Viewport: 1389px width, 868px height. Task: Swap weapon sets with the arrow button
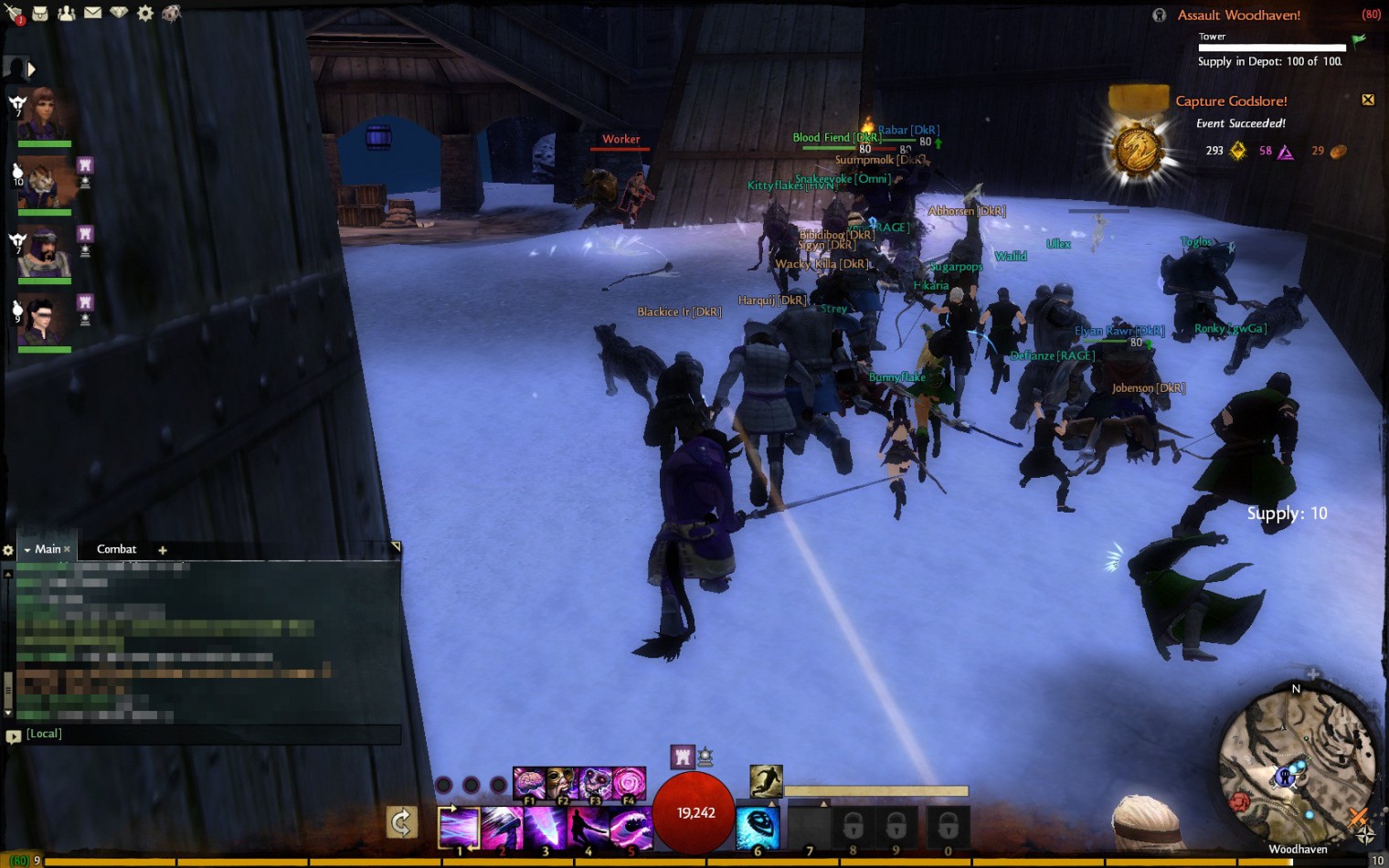coord(402,822)
